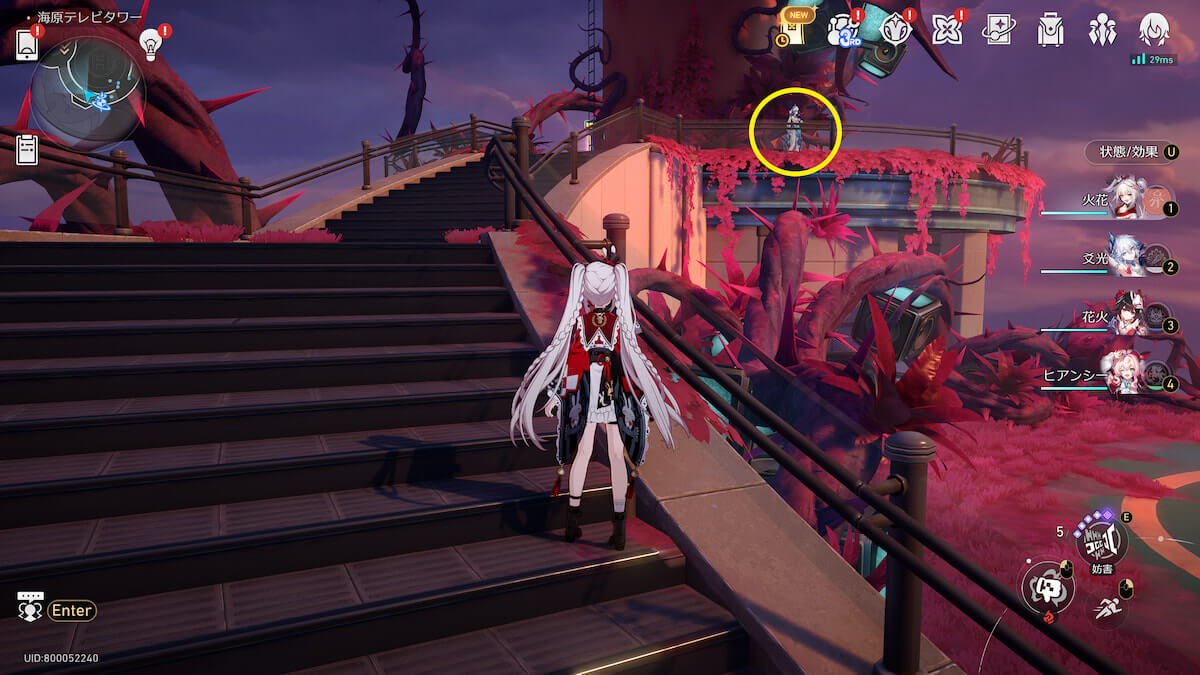Open the phone menu icon
Screen dimensions: 1200x675
(27, 44)
